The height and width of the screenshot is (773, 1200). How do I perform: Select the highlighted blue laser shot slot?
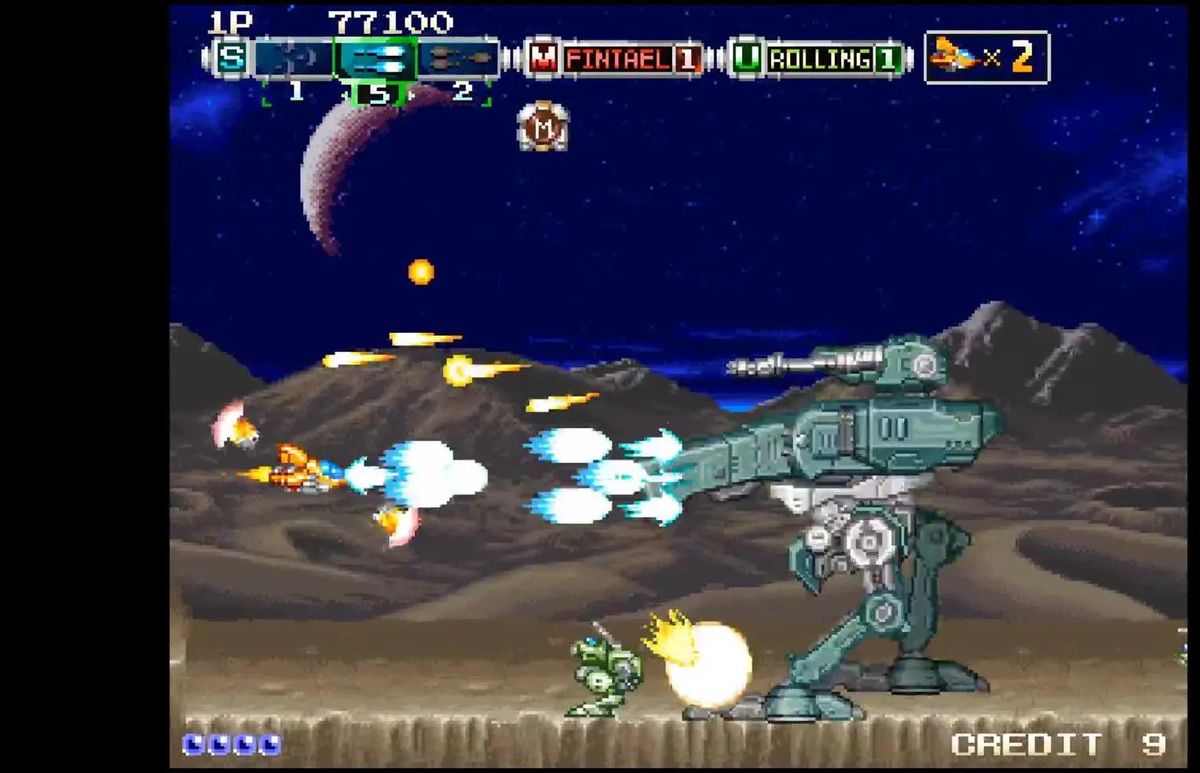[374, 57]
